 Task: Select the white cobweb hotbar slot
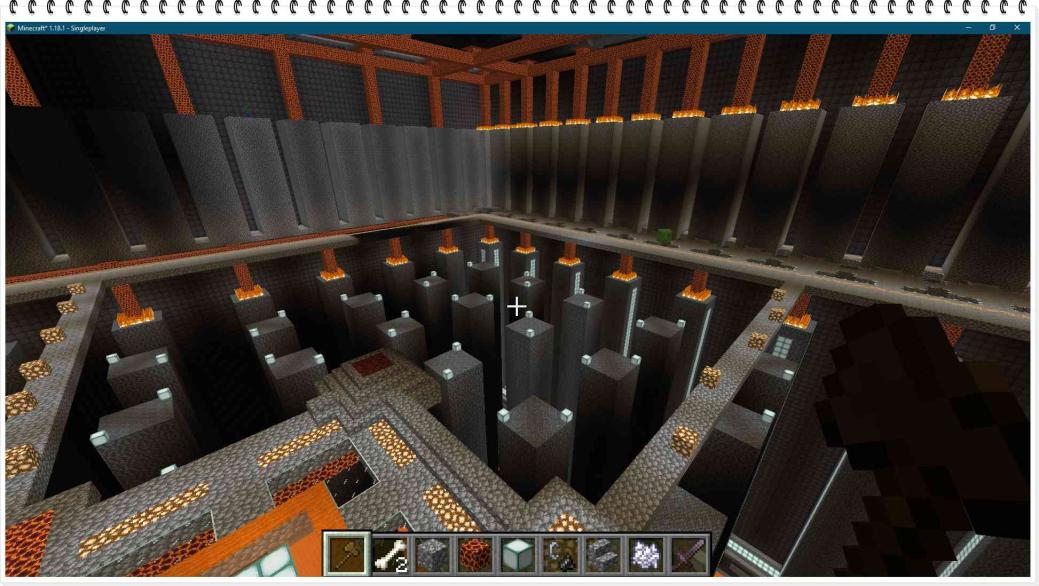pyautogui.click(x=645, y=554)
